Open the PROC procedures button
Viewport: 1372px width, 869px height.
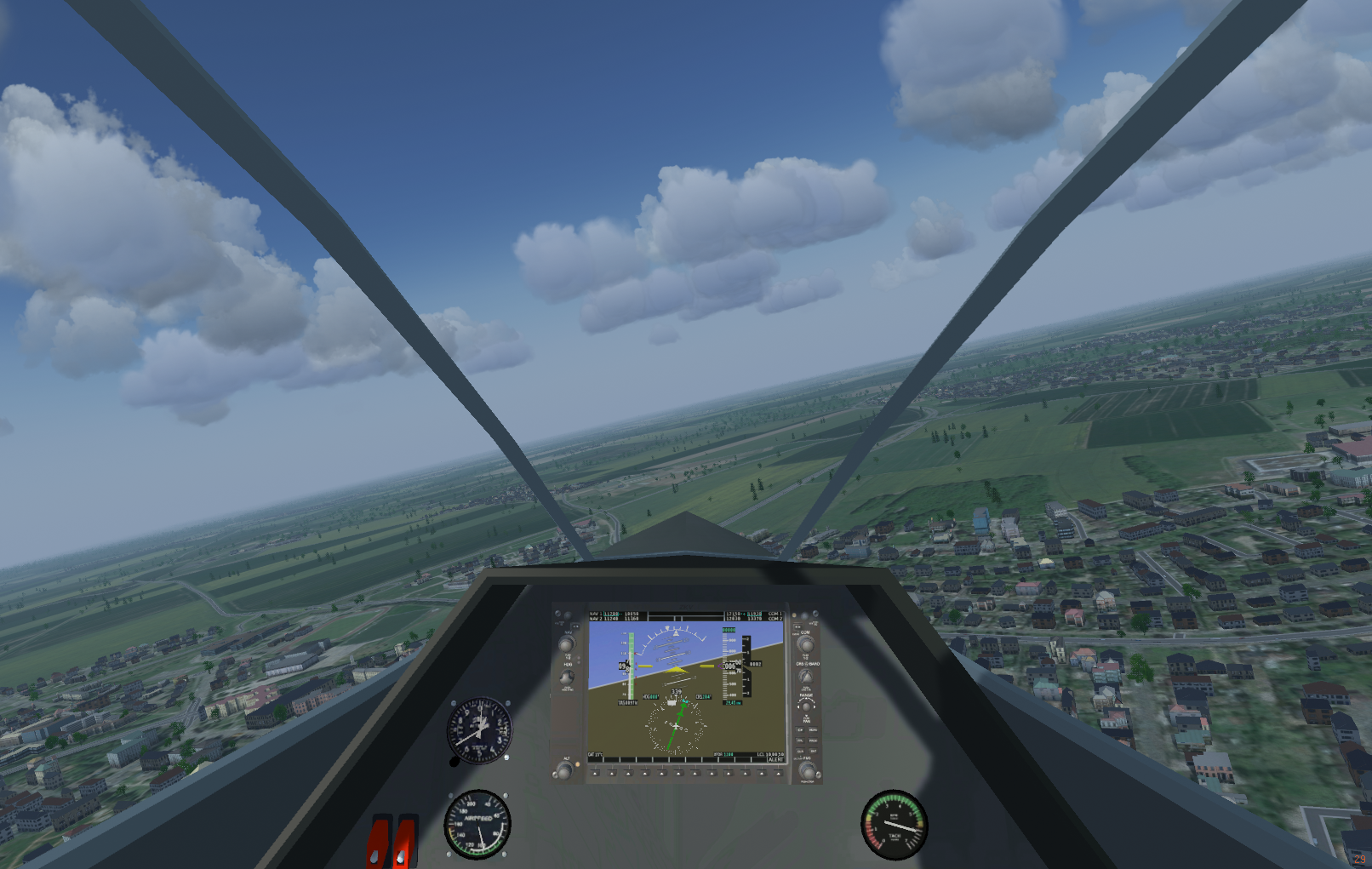pos(812,740)
